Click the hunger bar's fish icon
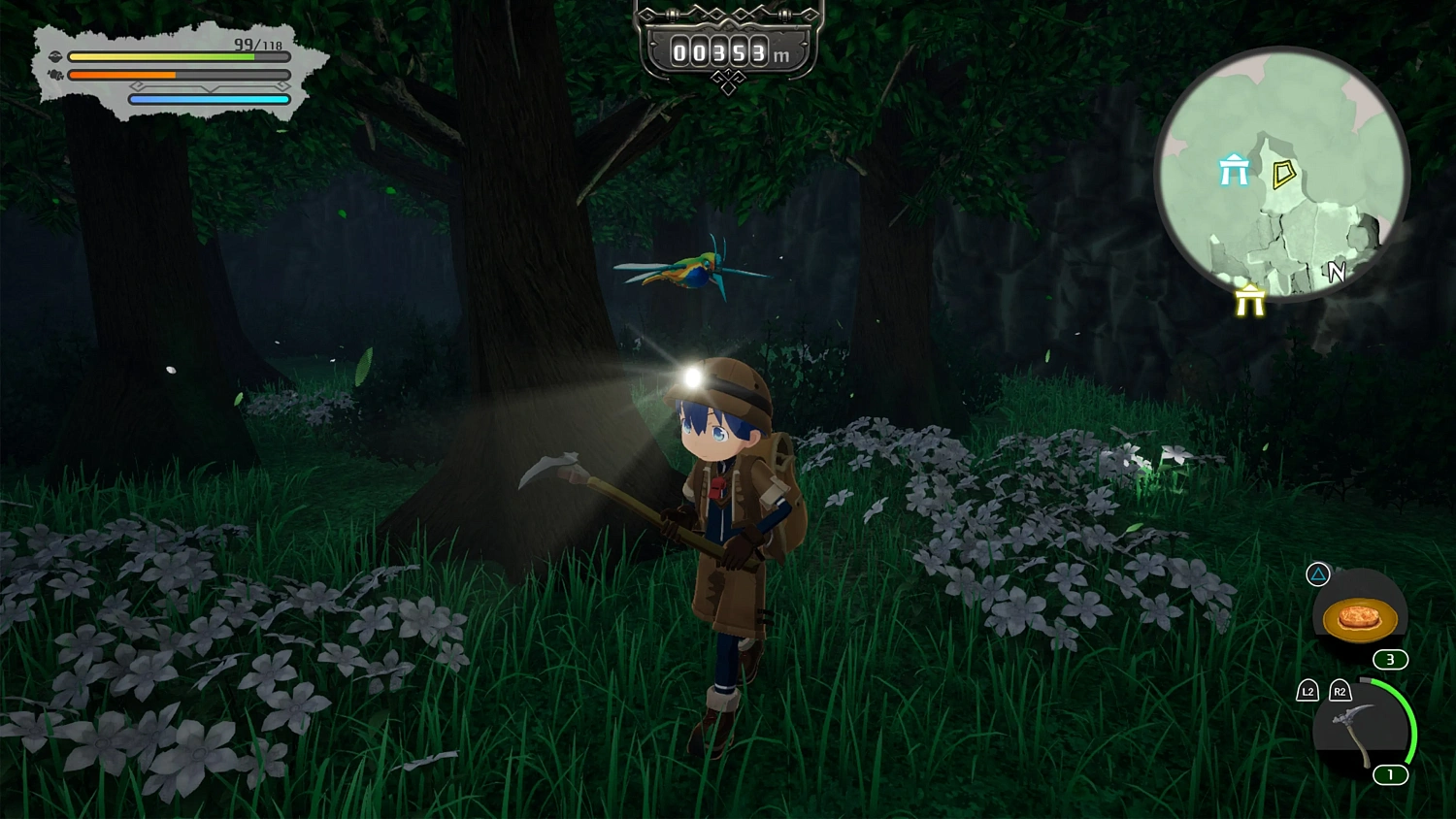Image resolution: width=1456 pixels, height=819 pixels. 55,74
